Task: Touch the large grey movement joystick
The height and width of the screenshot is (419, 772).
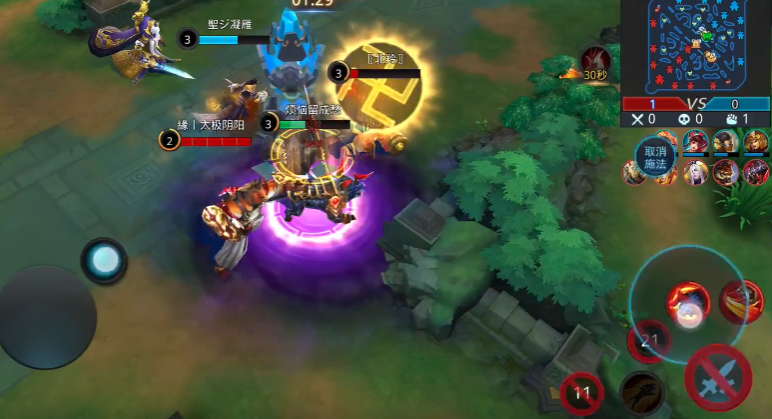Action: (45, 317)
